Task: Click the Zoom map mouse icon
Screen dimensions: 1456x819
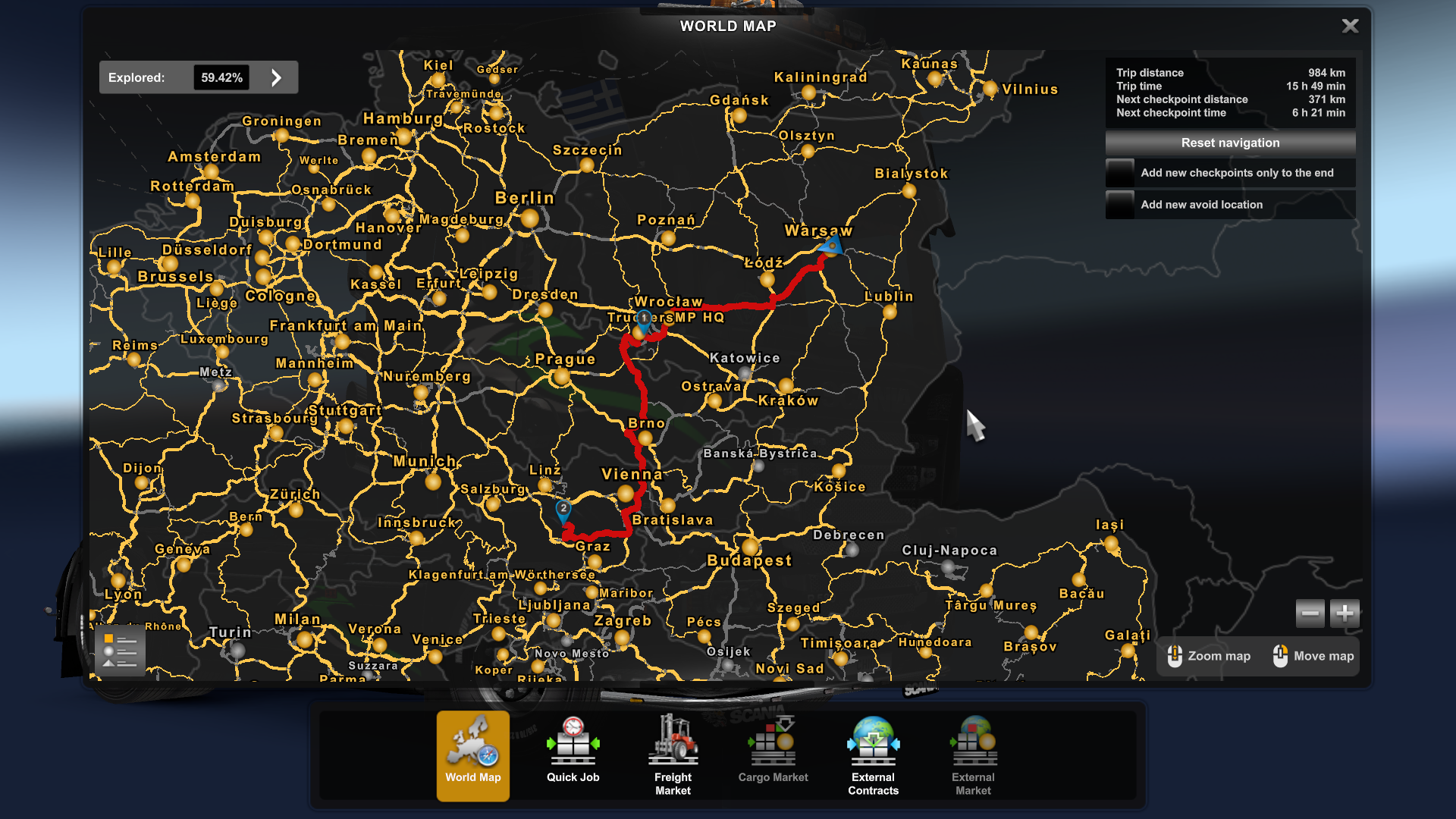Action: [1176, 655]
